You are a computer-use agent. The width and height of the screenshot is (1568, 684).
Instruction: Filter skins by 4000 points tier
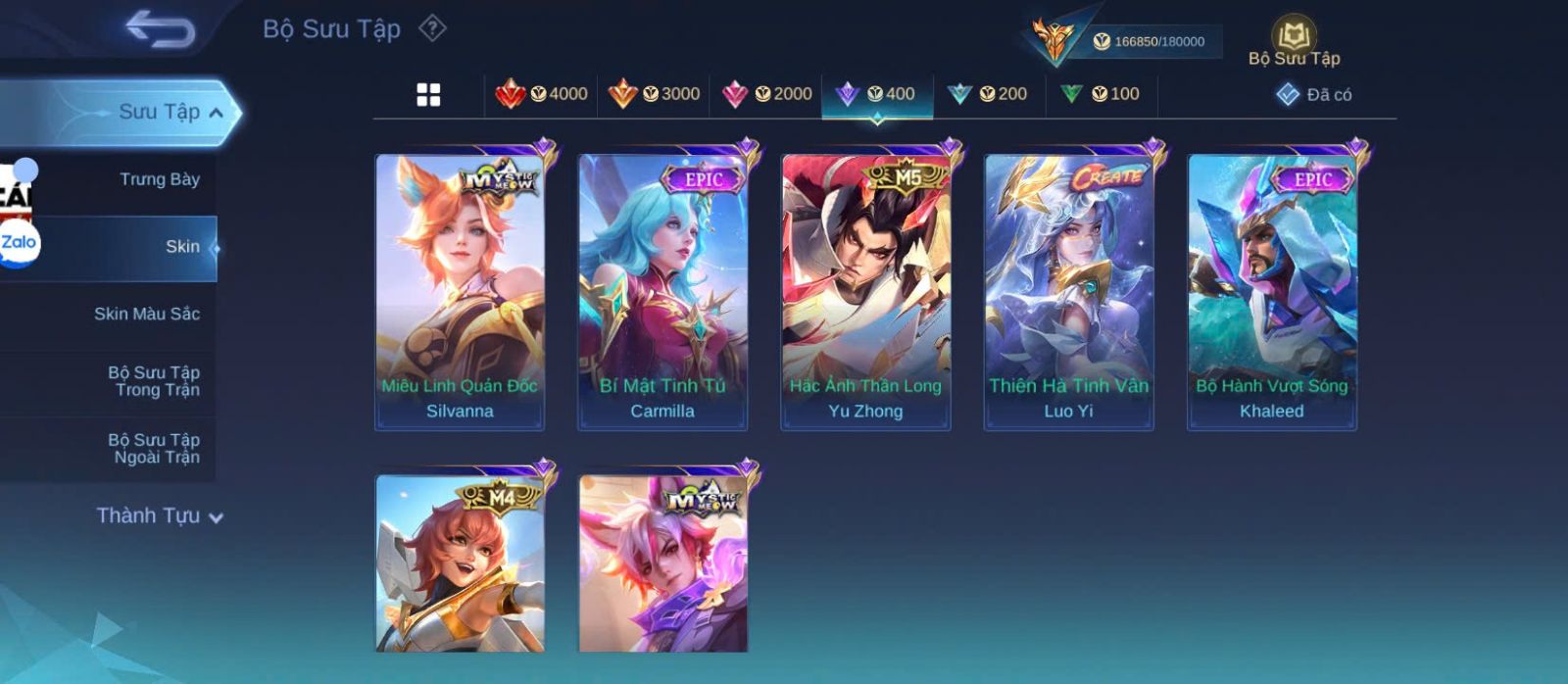pos(542,94)
